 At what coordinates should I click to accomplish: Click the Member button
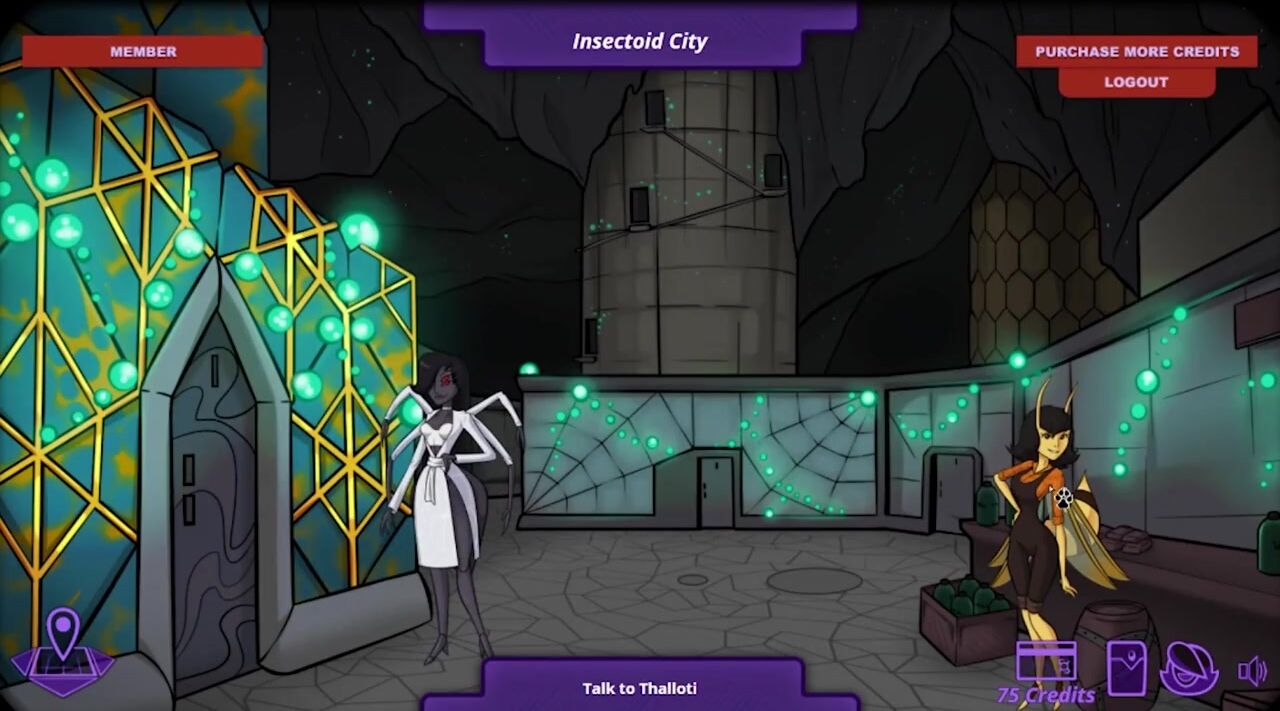(143, 51)
